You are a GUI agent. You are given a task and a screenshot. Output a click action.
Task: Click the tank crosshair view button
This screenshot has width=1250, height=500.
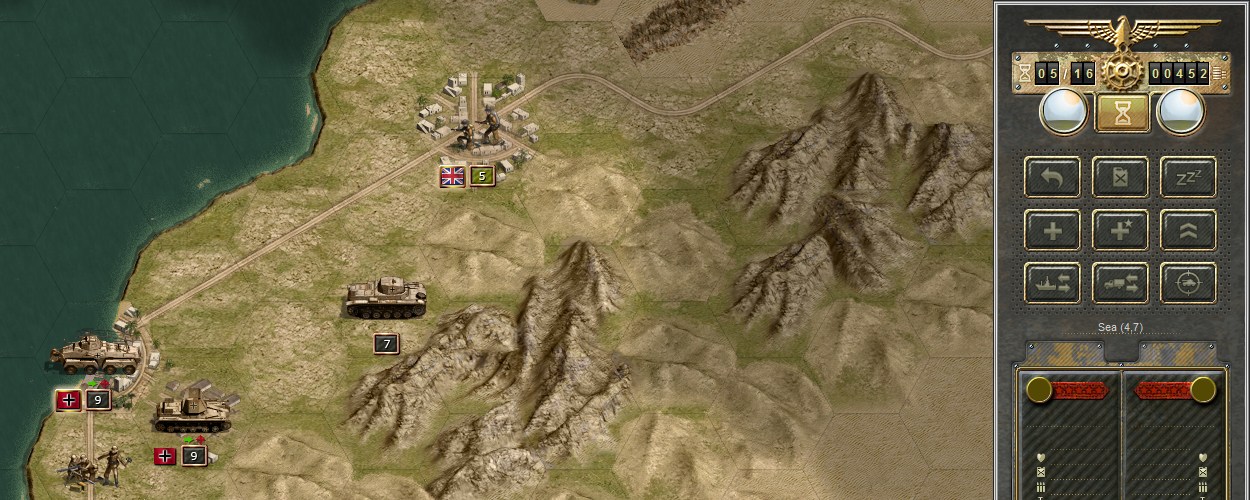coord(1188,283)
